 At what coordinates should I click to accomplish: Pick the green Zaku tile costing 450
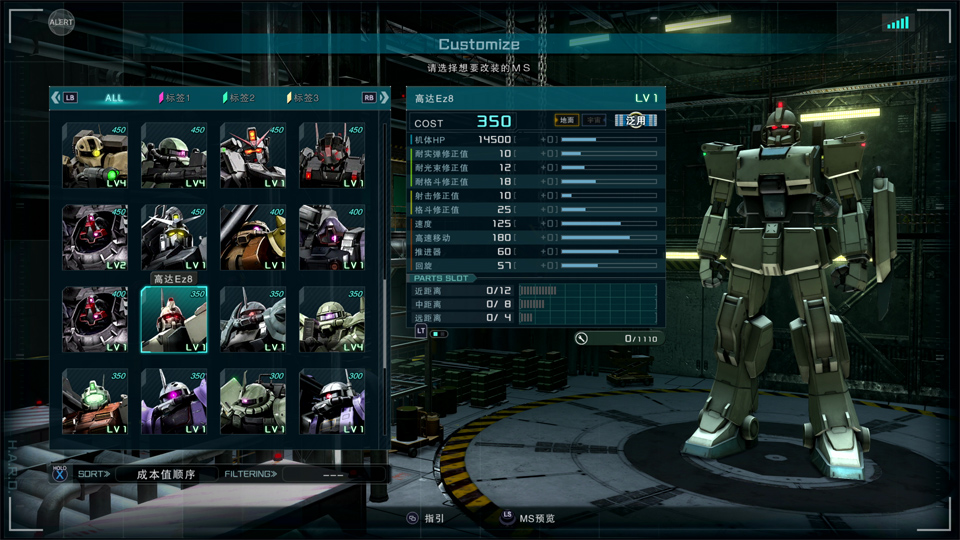(174, 156)
